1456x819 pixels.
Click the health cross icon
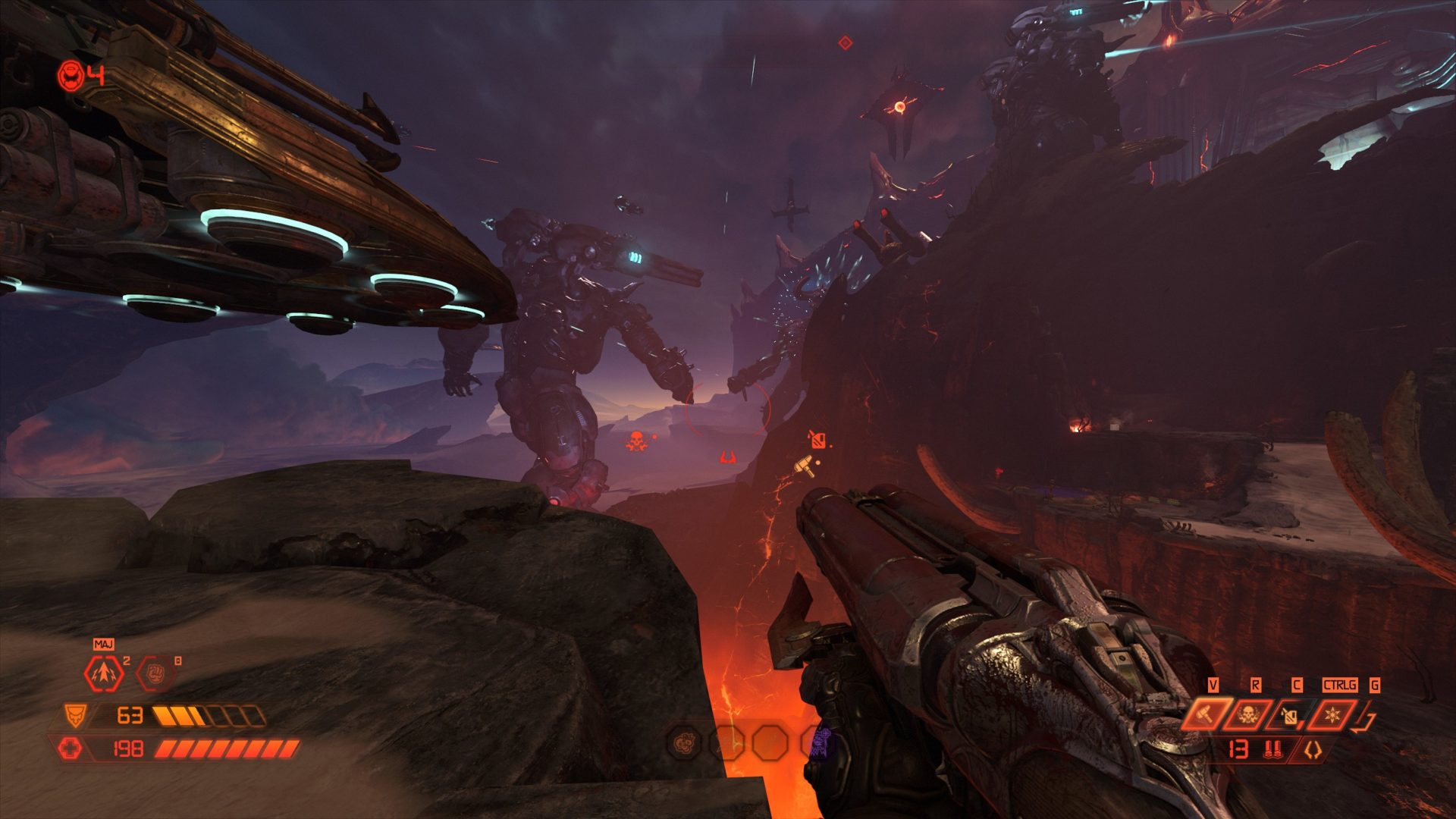click(71, 749)
